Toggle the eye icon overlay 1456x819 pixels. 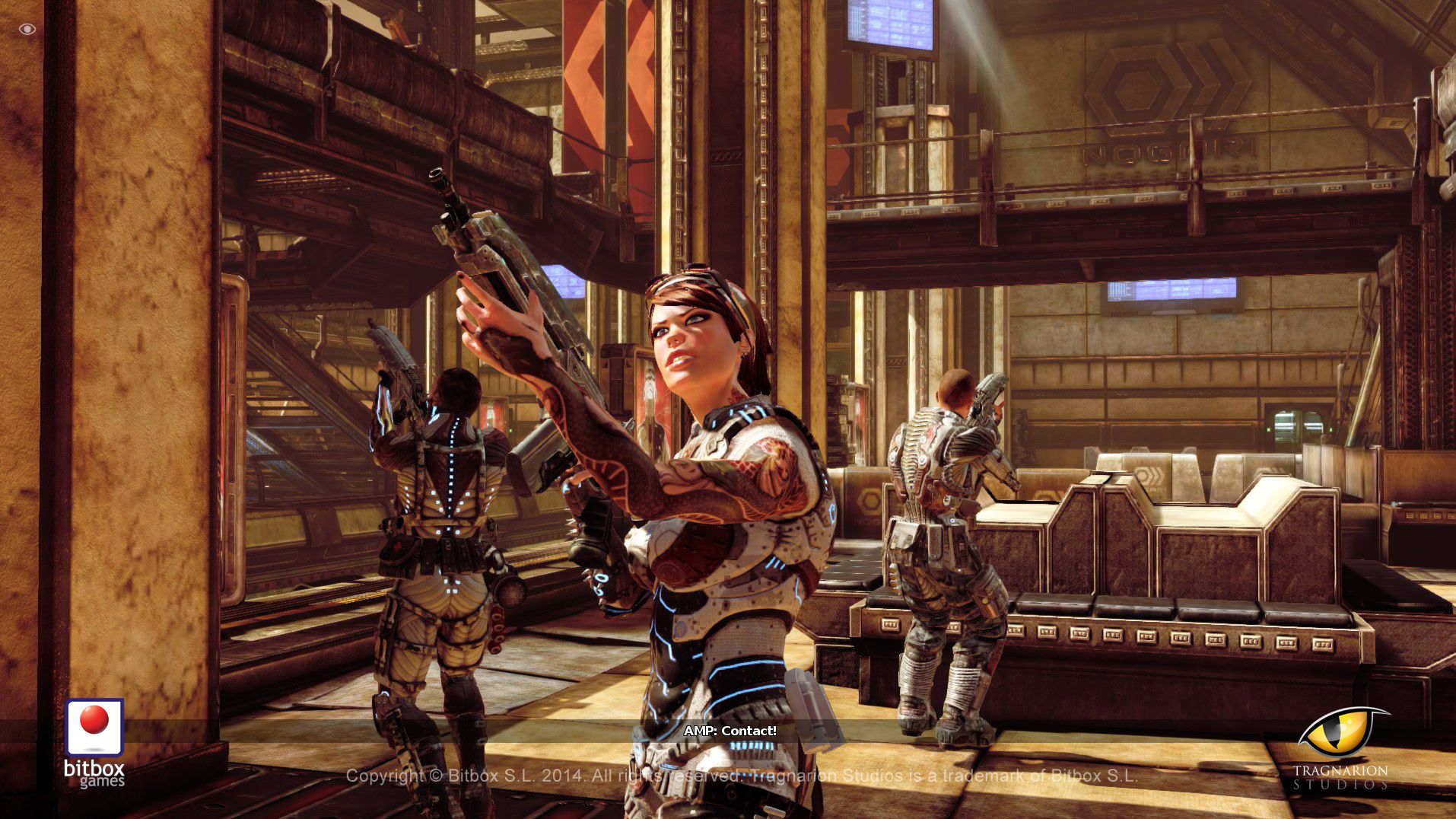pyautogui.click(x=27, y=29)
